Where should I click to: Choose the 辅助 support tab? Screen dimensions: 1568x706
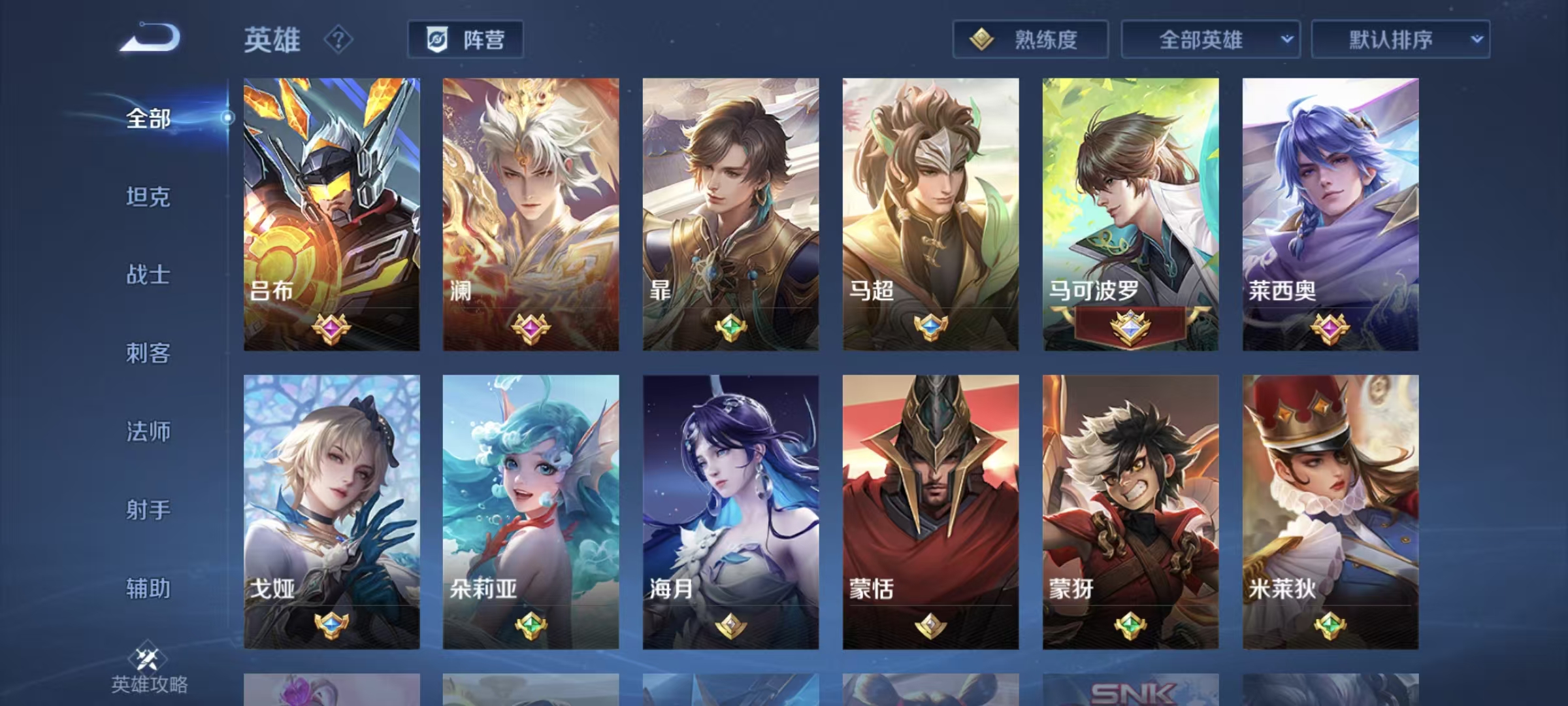pos(148,588)
